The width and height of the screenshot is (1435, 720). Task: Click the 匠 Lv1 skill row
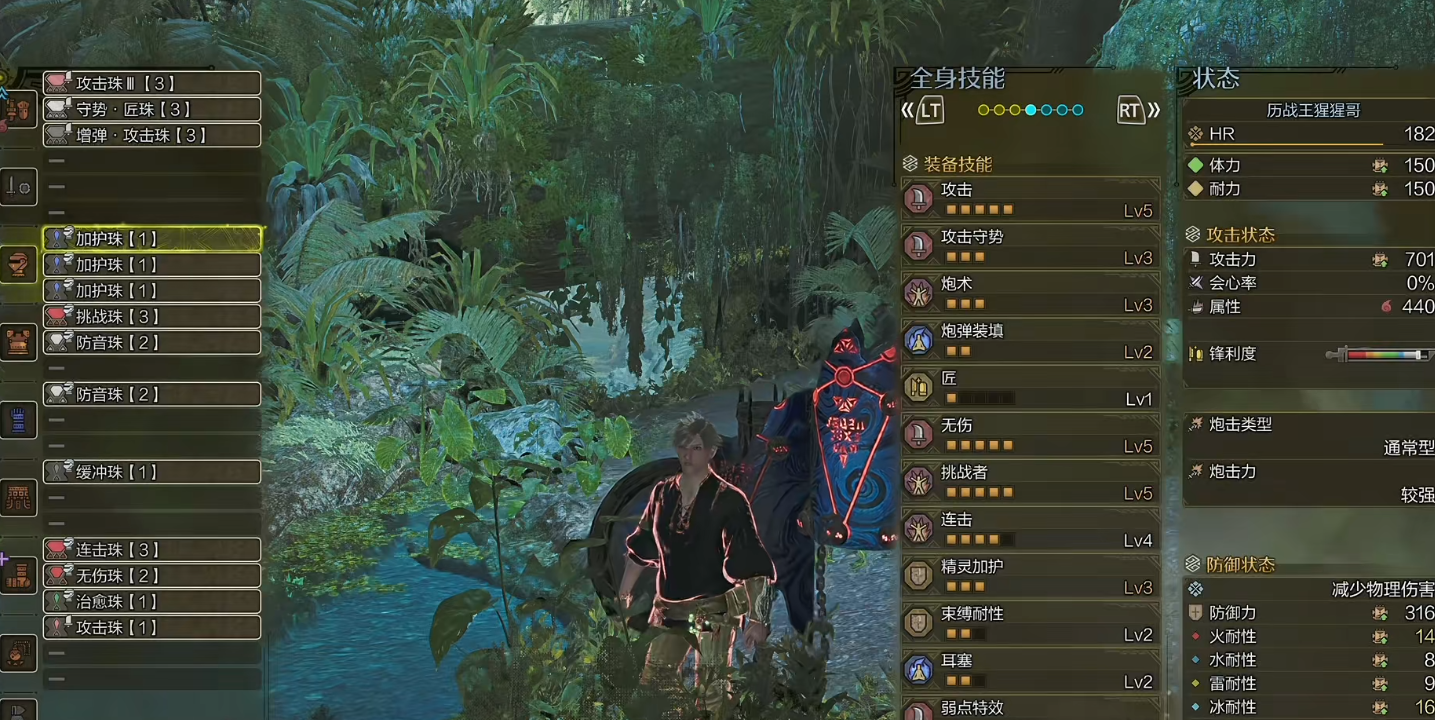pyautogui.click(x=1030, y=388)
